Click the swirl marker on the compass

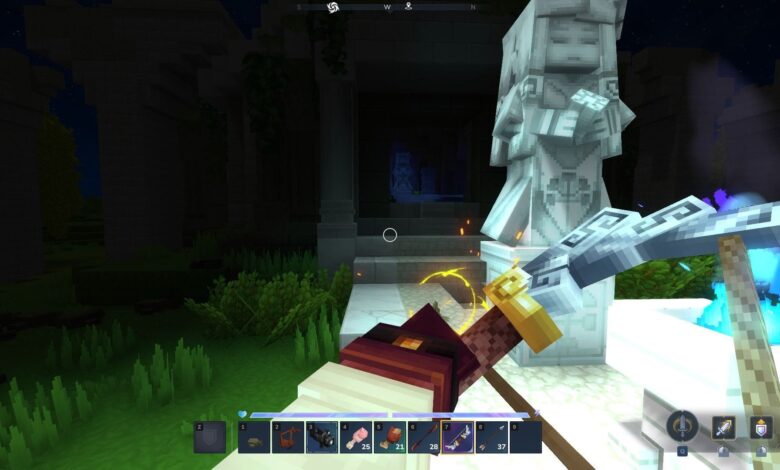tap(333, 7)
